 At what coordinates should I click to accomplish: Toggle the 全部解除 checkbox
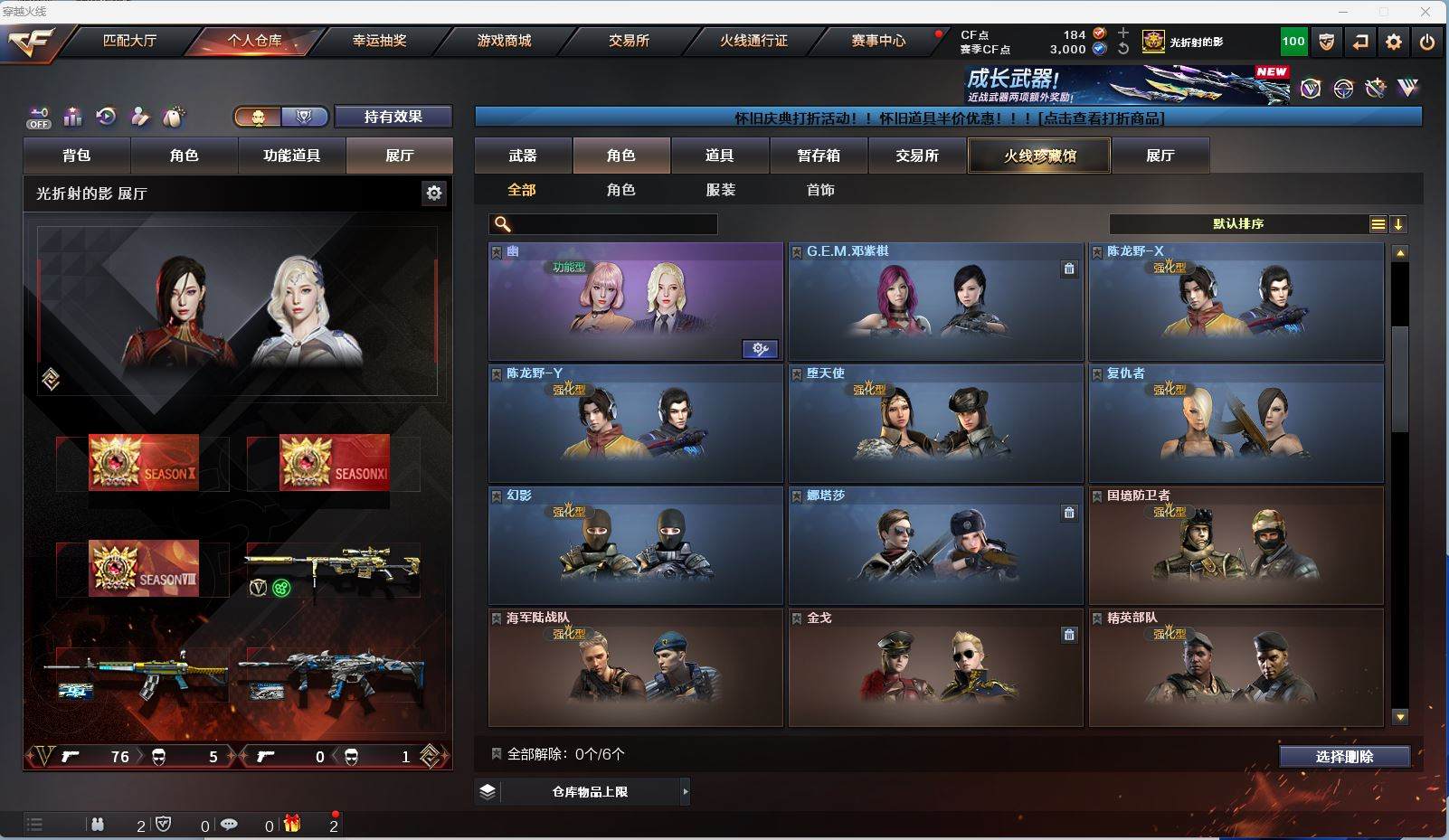(497, 754)
